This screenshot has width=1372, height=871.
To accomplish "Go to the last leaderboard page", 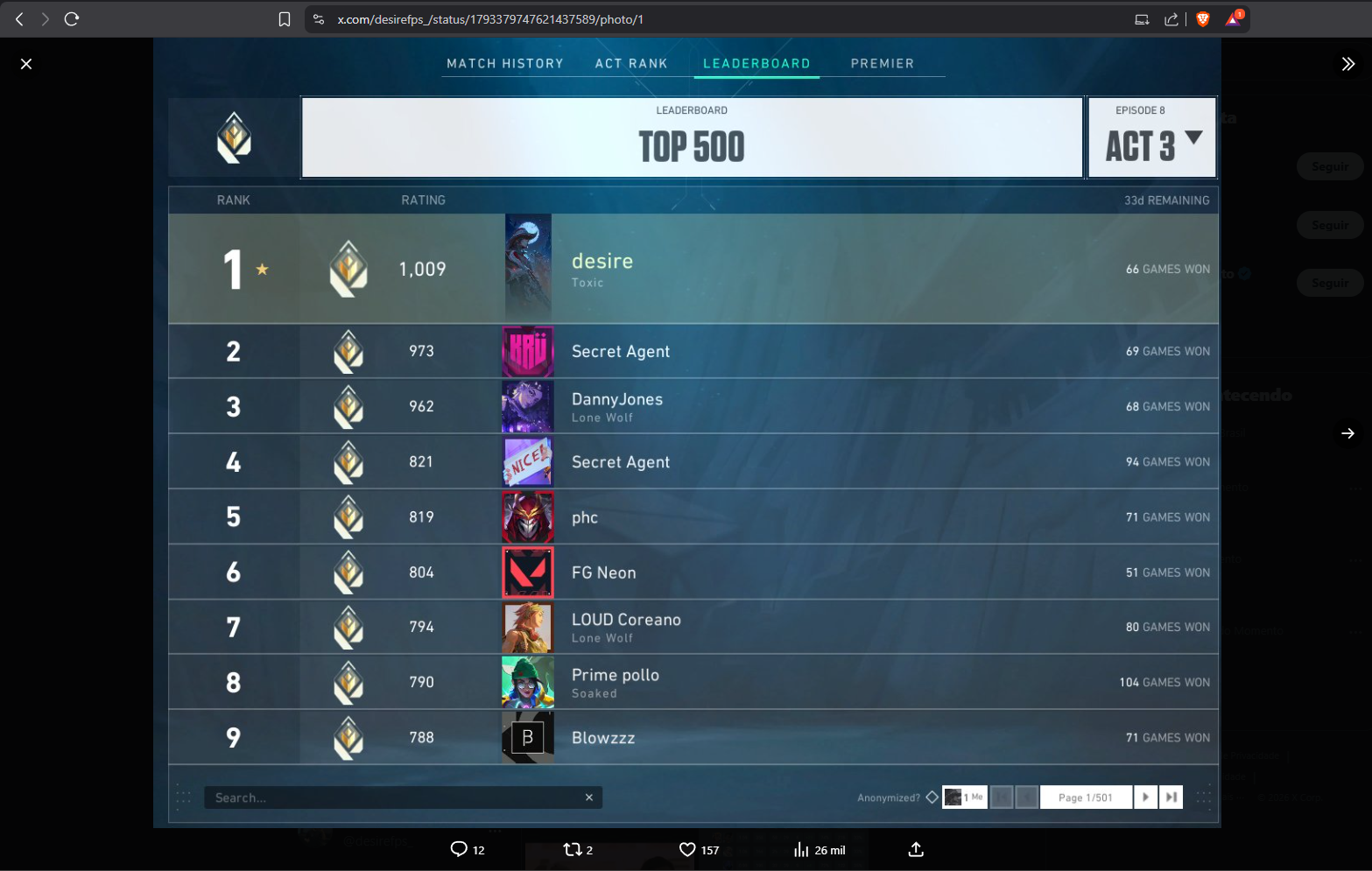I will coord(1171,797).
